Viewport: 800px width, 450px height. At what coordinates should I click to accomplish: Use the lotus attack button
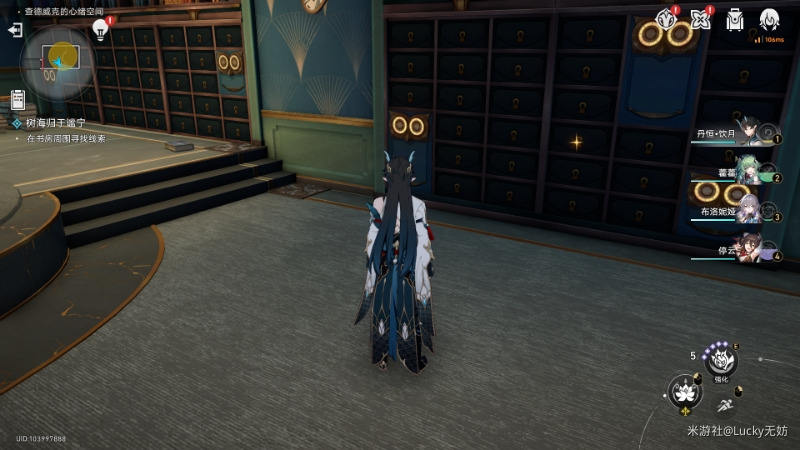coord(685,391)
